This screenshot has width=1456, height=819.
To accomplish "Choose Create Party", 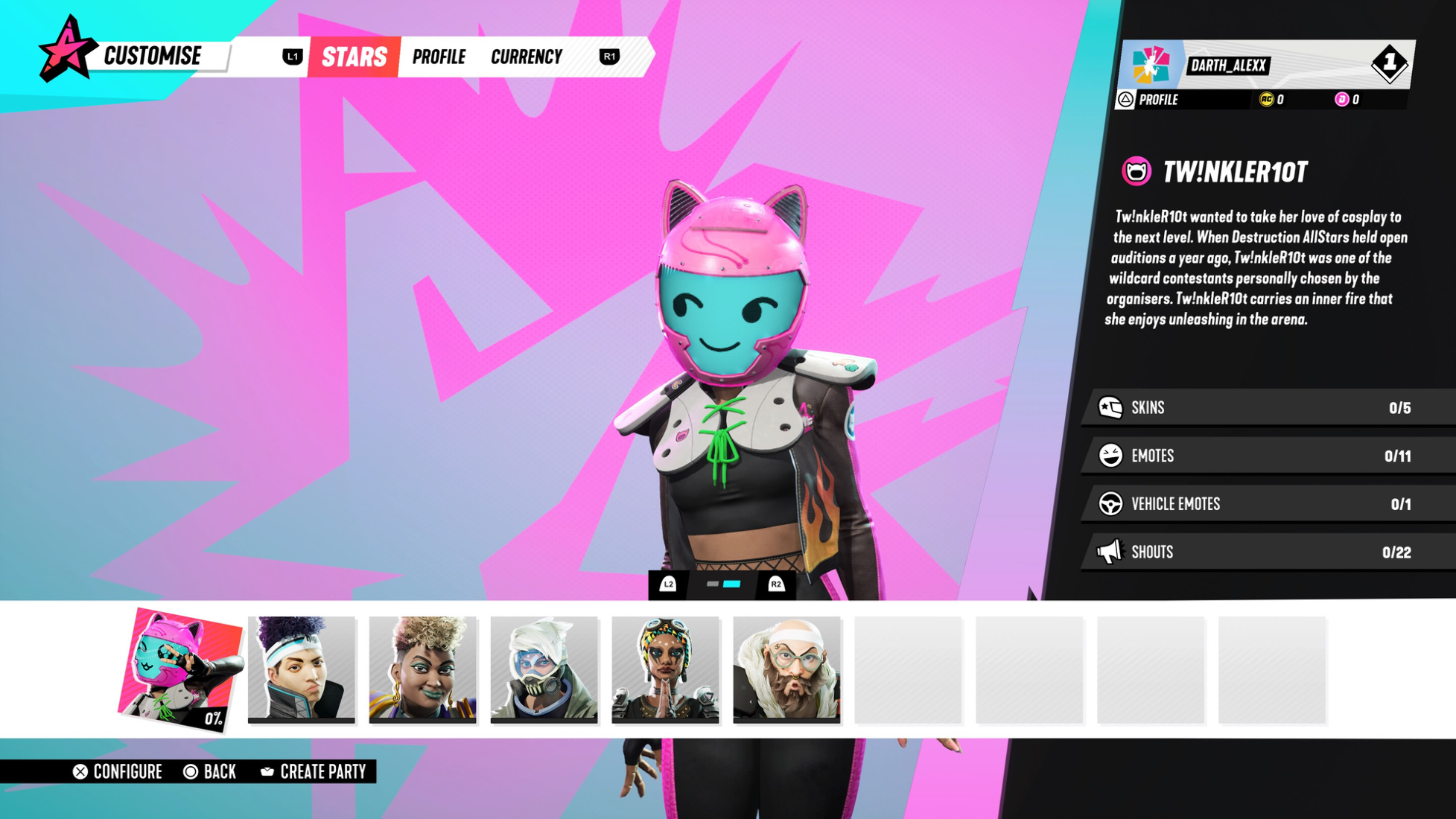I will (x=314, y=772).
